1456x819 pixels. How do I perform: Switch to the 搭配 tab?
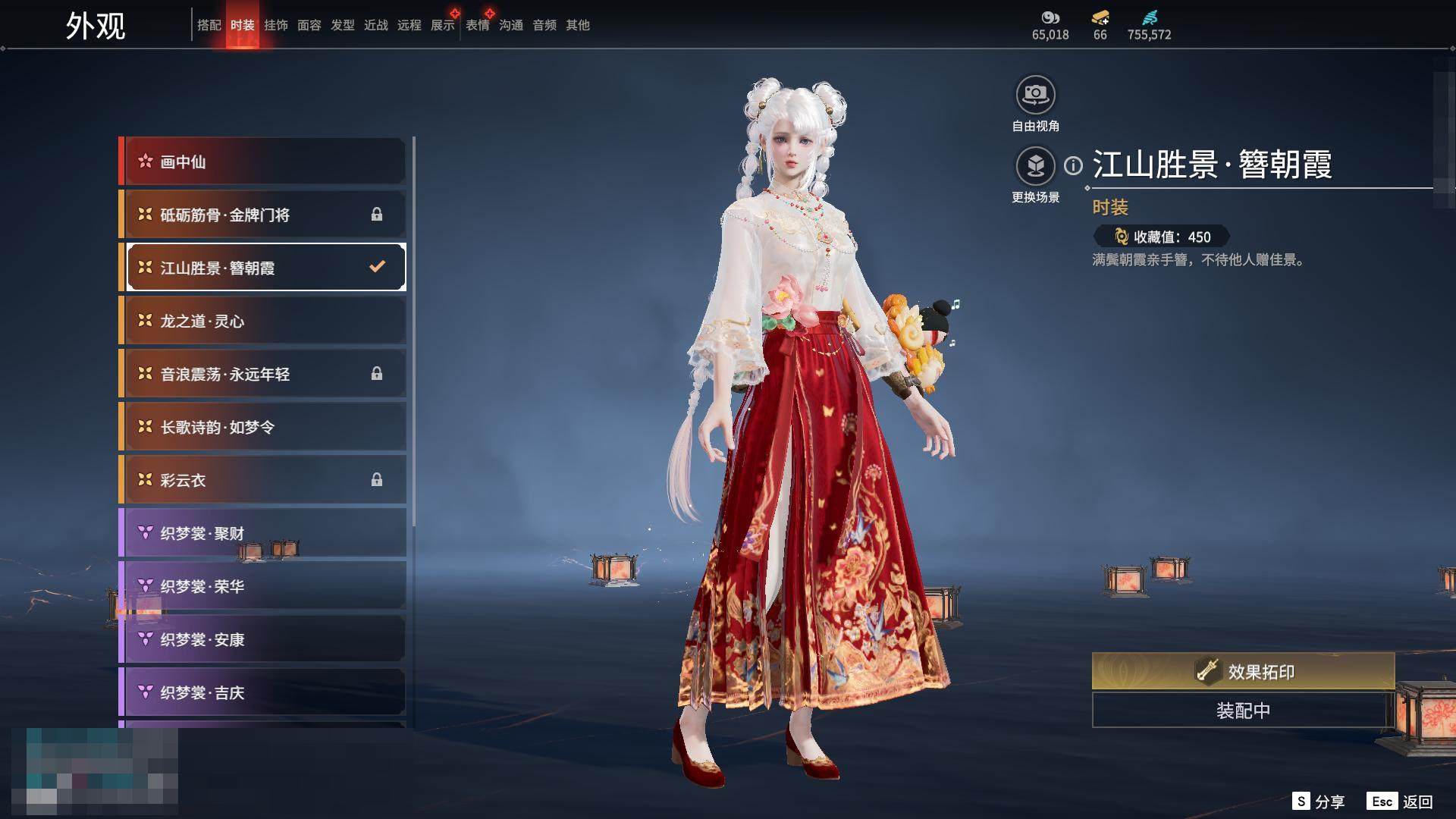[209, 25]
